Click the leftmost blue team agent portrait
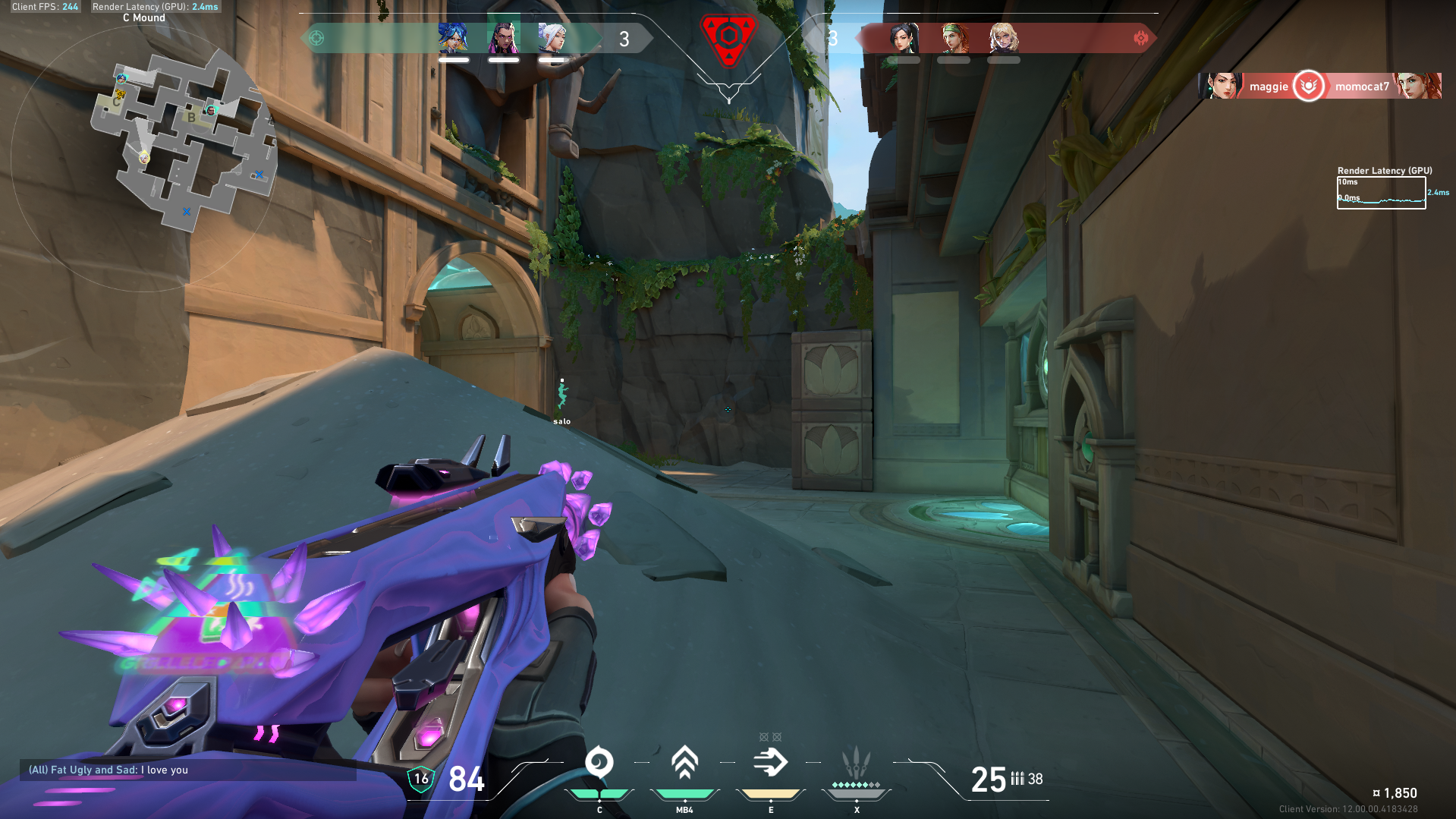Viewport: 1456px width, 819px height. (x=452, y=36)
